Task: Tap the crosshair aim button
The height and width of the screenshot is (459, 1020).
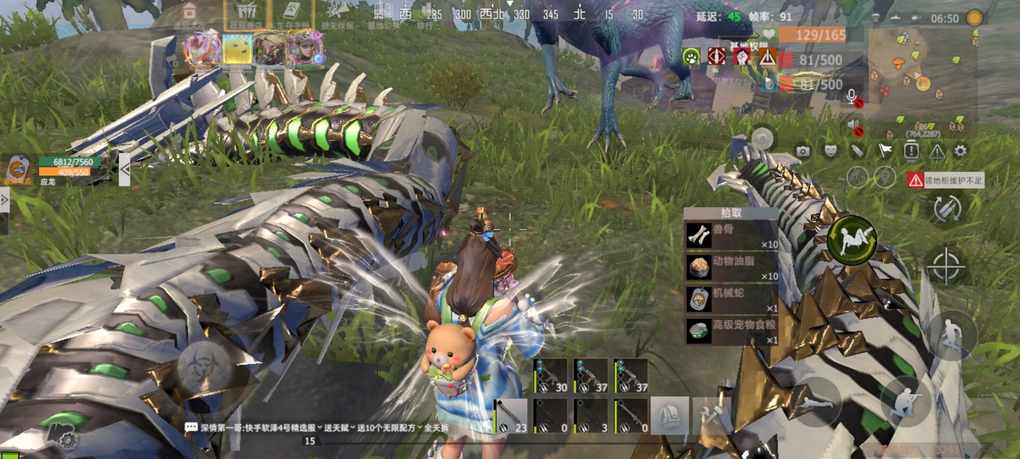Action: click(x=946, y=267)
